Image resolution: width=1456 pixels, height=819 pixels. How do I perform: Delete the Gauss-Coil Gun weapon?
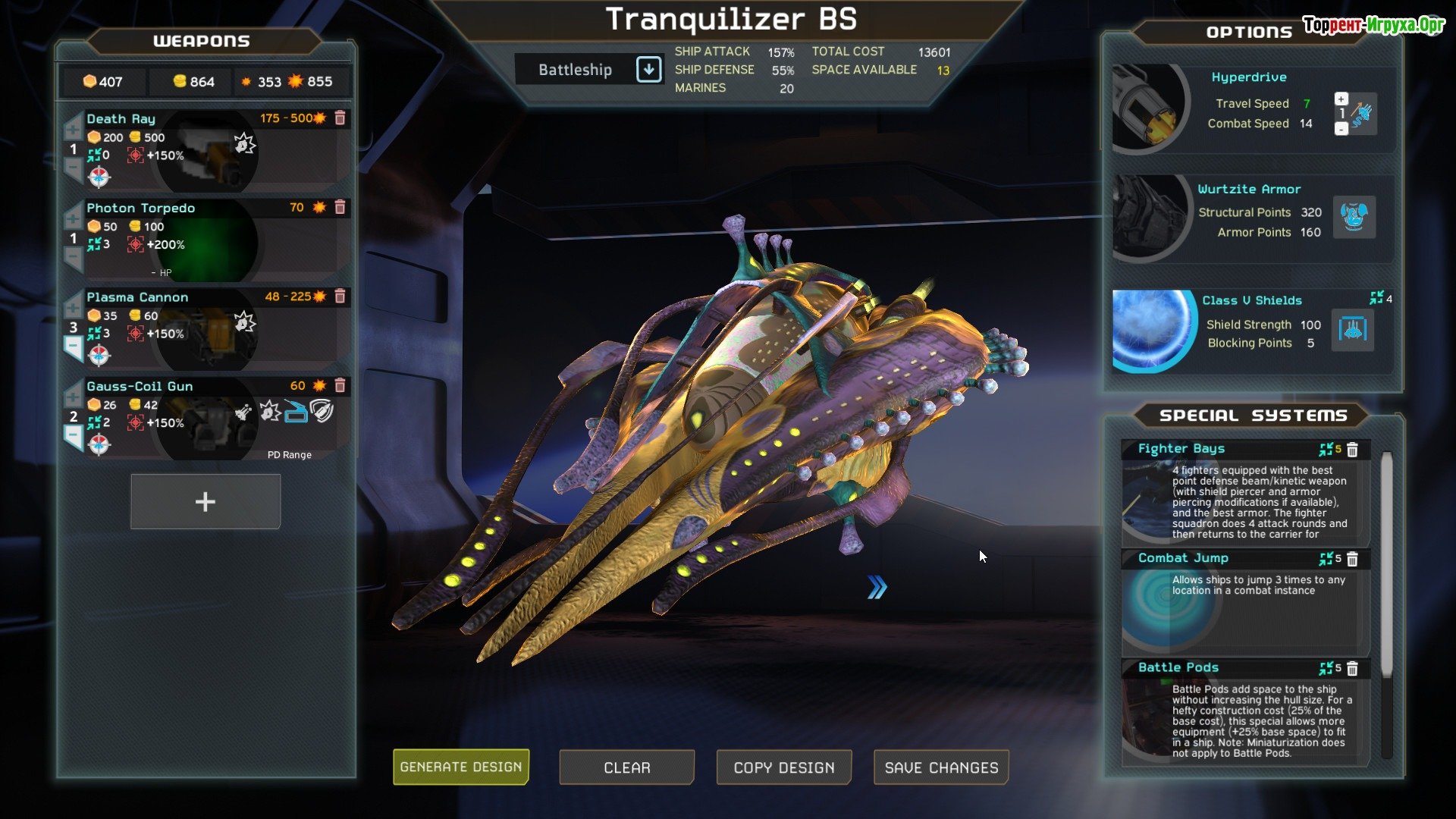tap(340, 385)
